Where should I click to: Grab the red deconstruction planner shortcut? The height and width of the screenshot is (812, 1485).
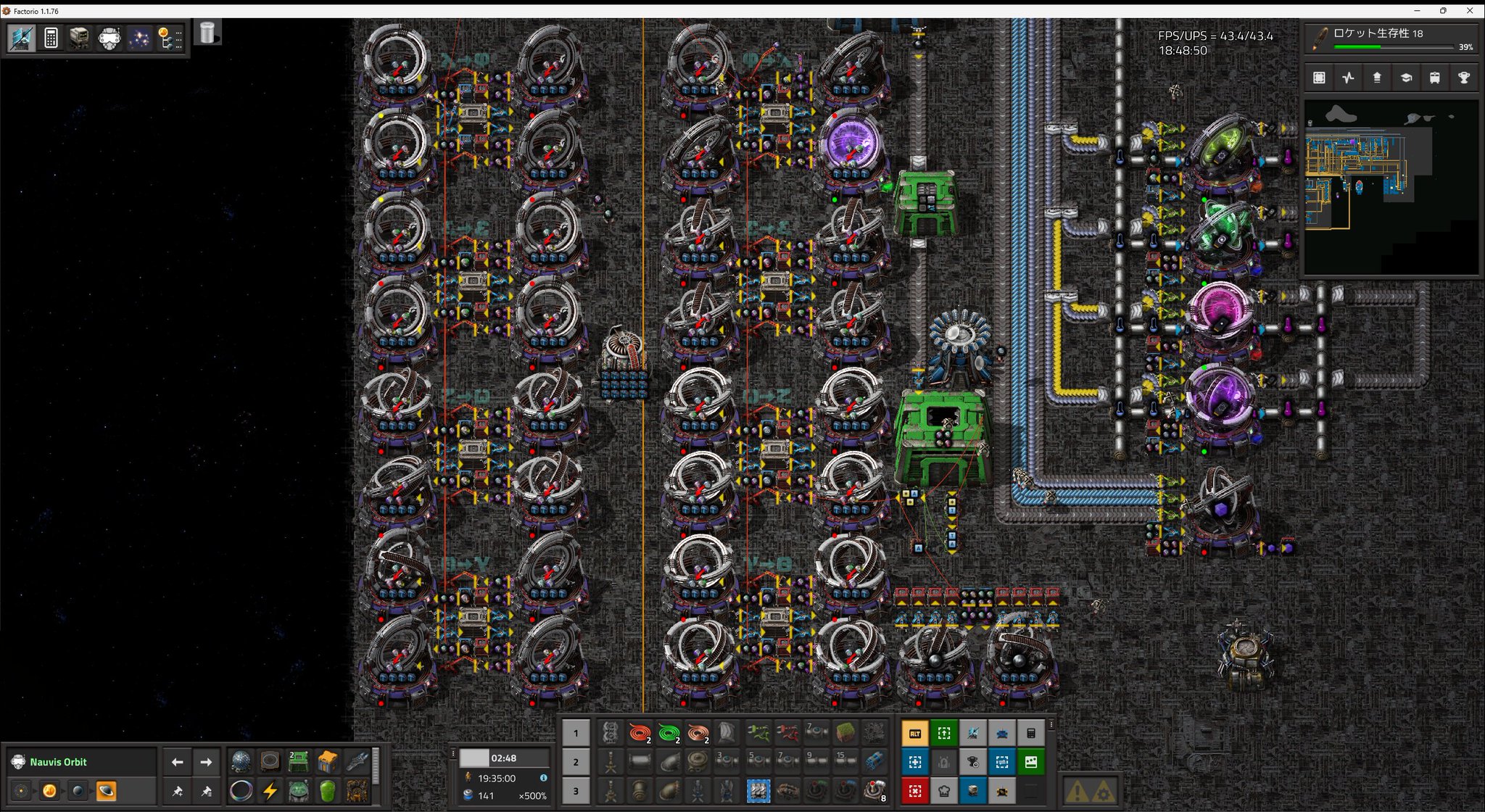click(x=915, y=791)
